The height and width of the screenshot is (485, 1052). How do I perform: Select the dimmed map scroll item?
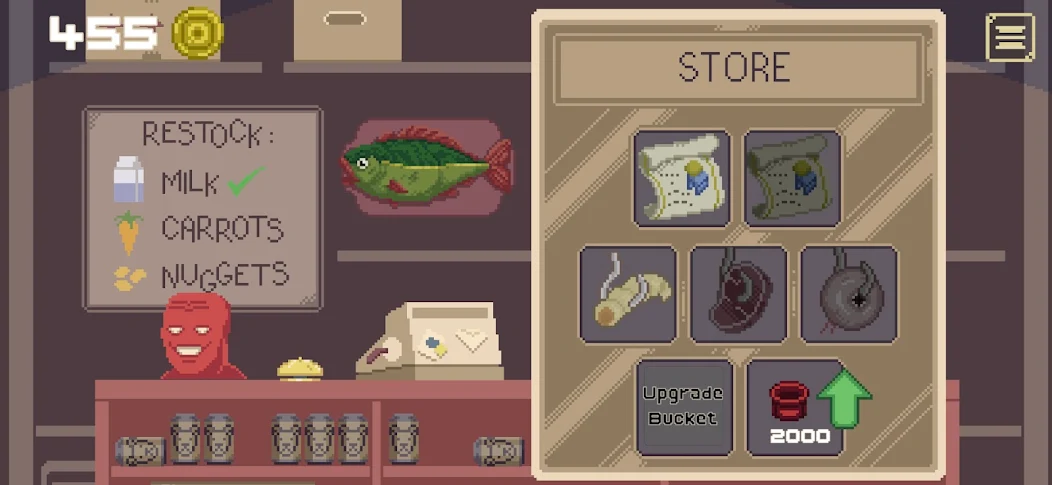[791, 179]
